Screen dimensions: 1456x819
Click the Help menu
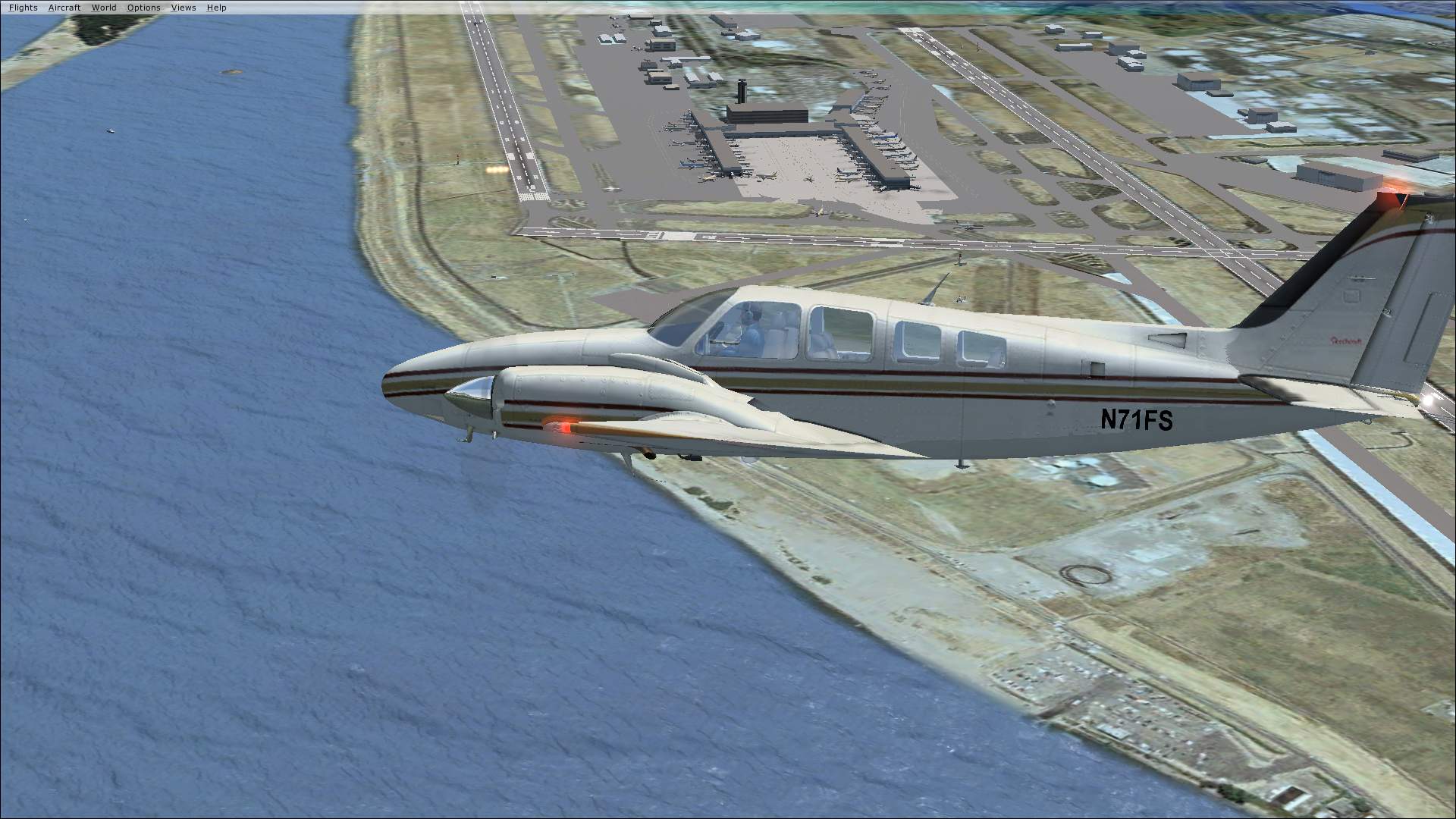(x=216, y=8)
